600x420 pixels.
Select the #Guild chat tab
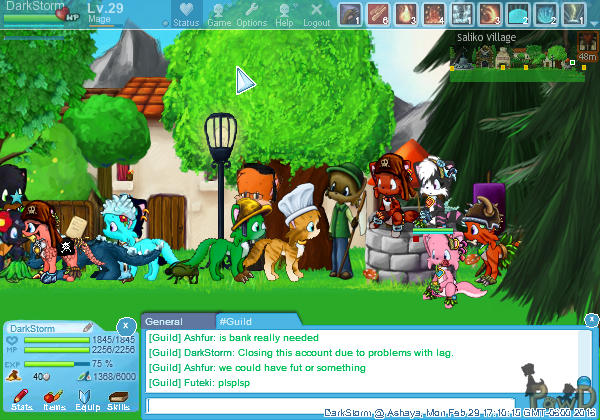(240, 322)
